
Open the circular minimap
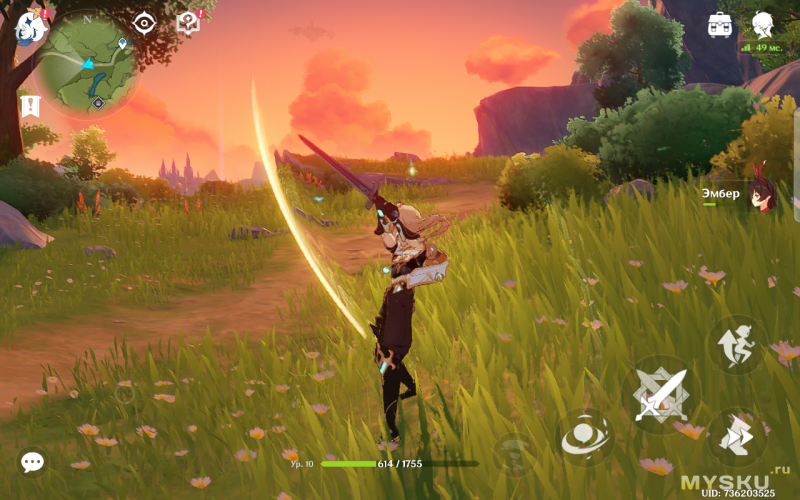(x=88, y=63)
